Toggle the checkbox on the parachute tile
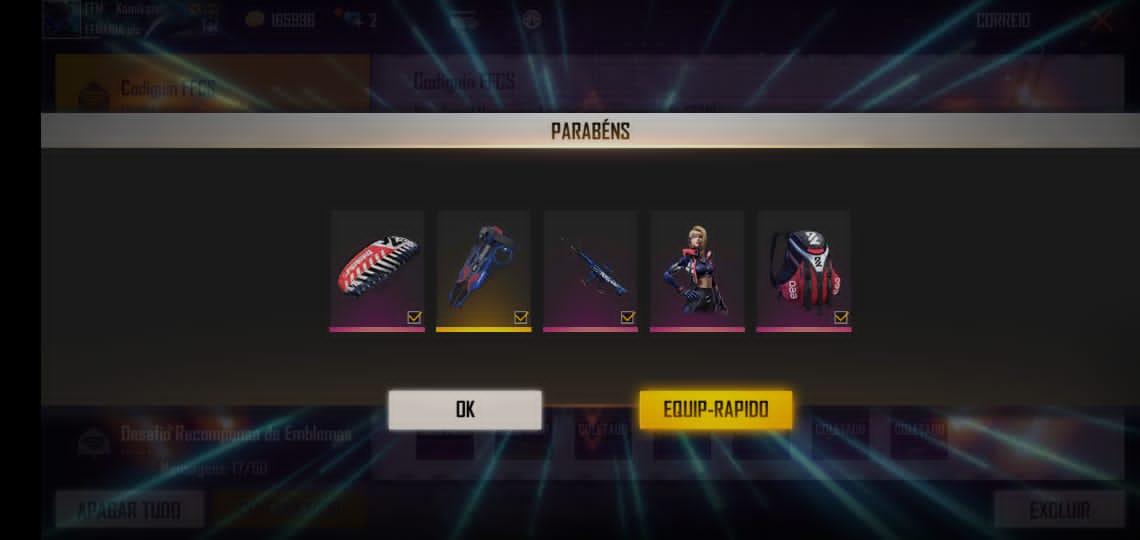This screenshot has width=1140, height=540. (x=414, y=317)
